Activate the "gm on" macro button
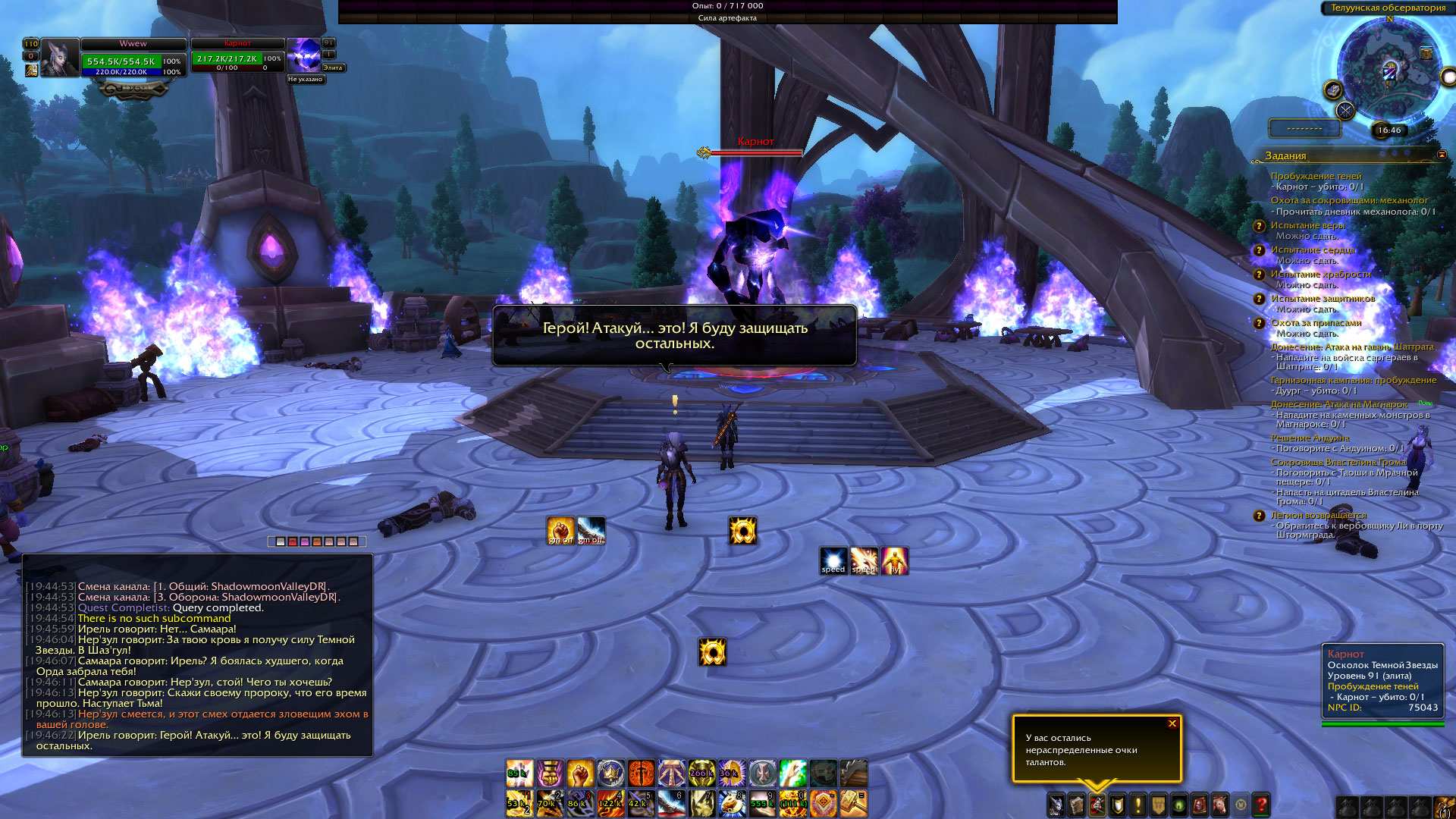This screenshot has width=1456, height=819. [560, 530]
